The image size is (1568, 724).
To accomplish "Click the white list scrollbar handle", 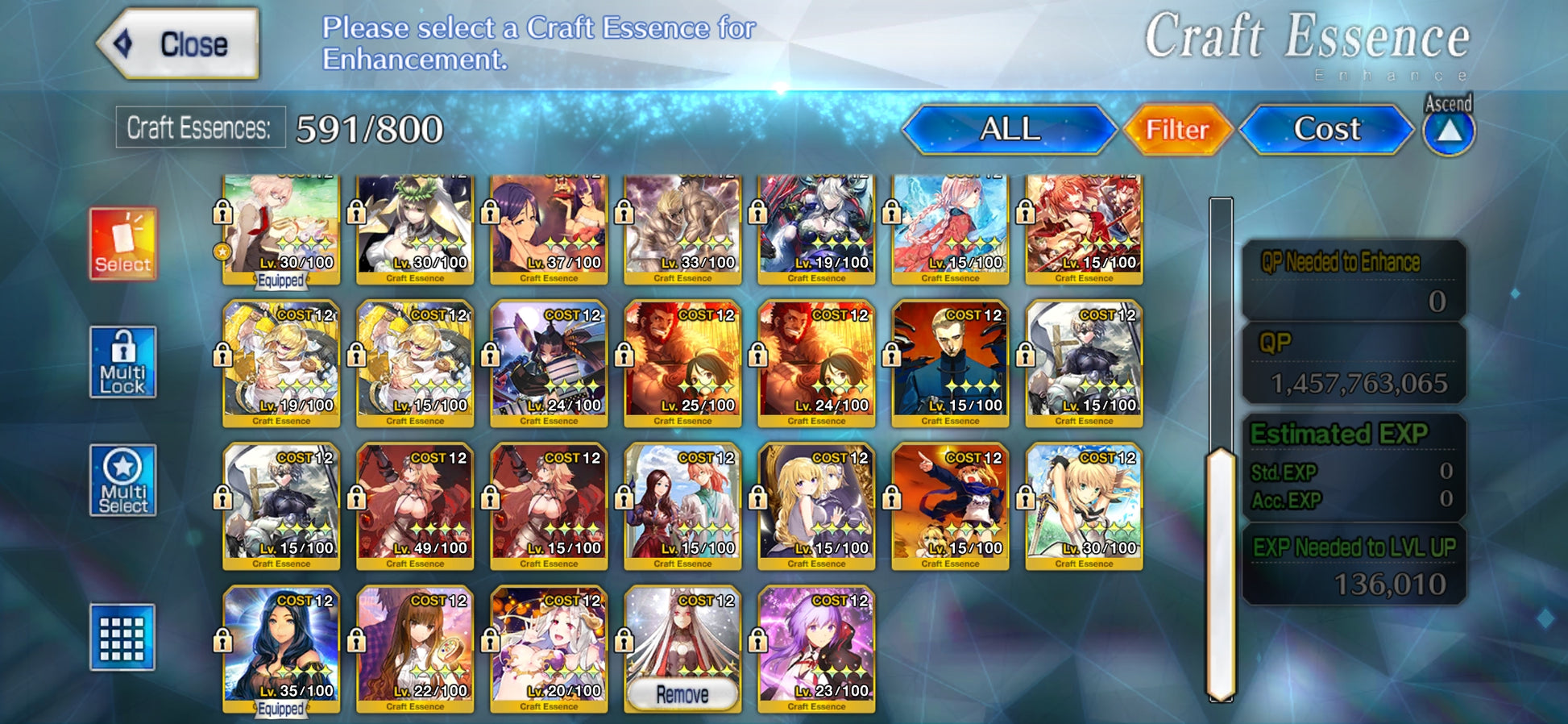I will click(x=1220, y=574).
